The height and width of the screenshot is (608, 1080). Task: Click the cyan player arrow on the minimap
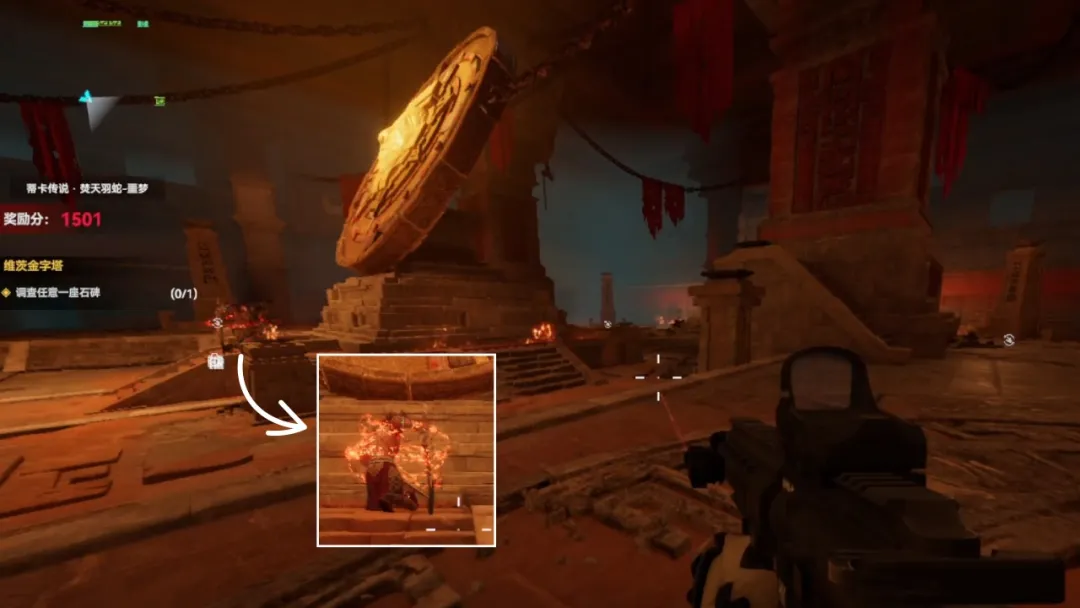pos(86,98)
